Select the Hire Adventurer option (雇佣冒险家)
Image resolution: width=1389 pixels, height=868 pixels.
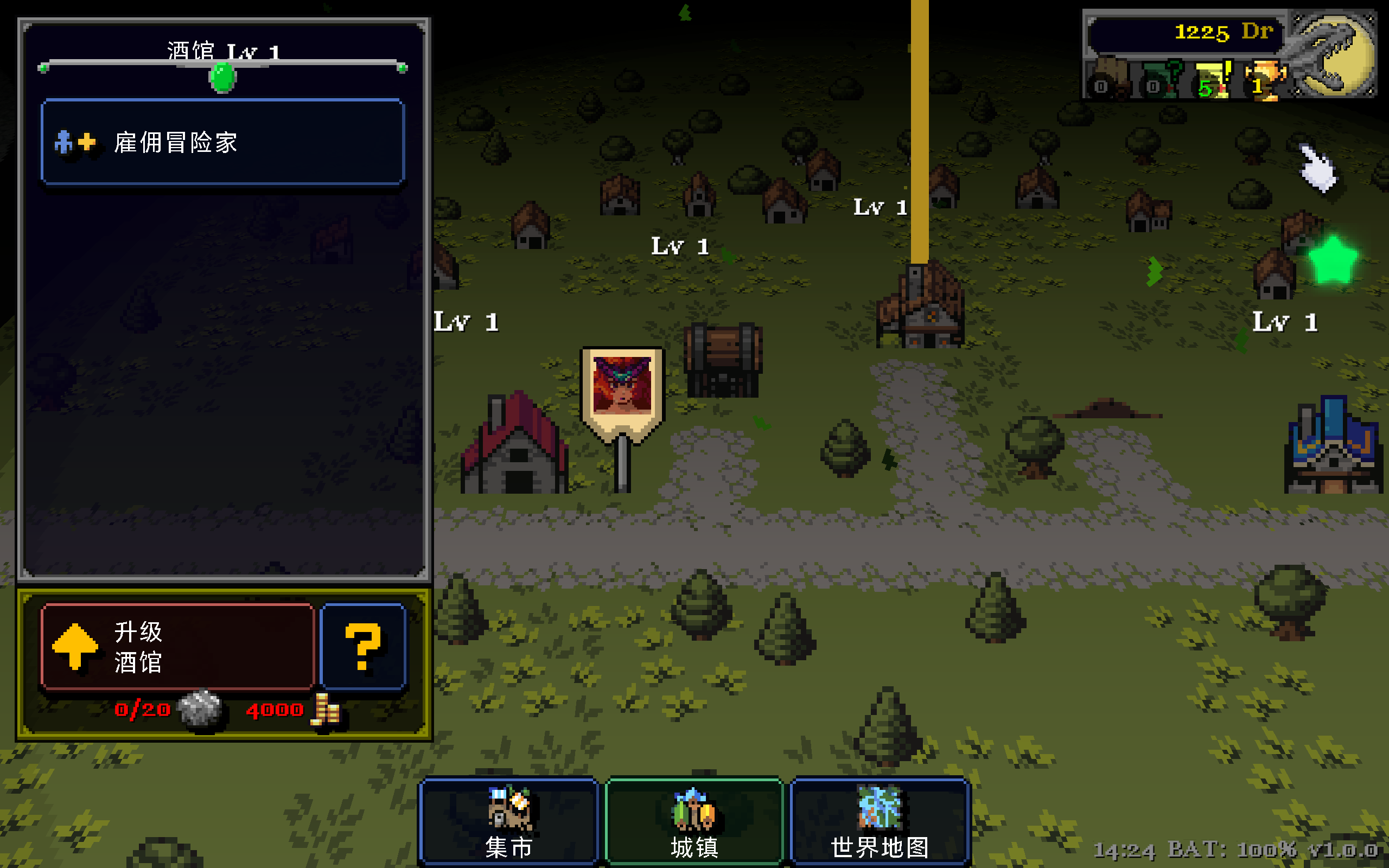222,142
